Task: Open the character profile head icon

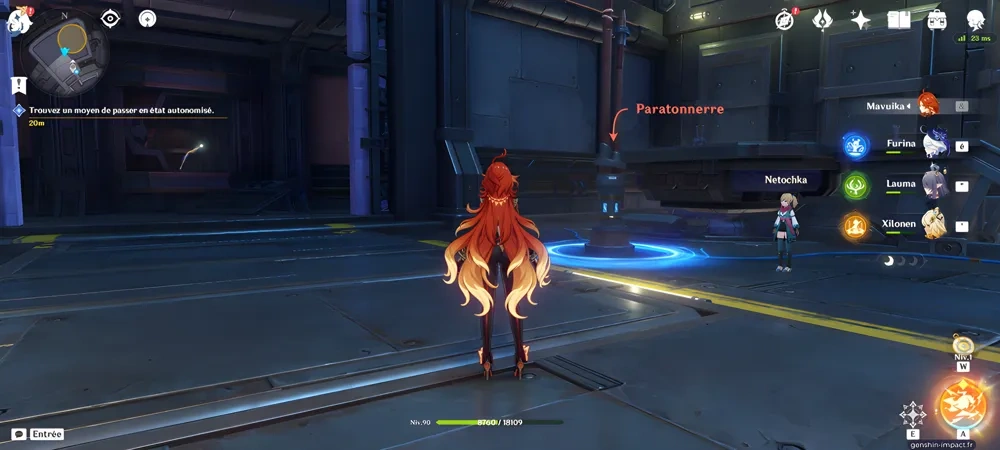Action: (x=976, y=19)
